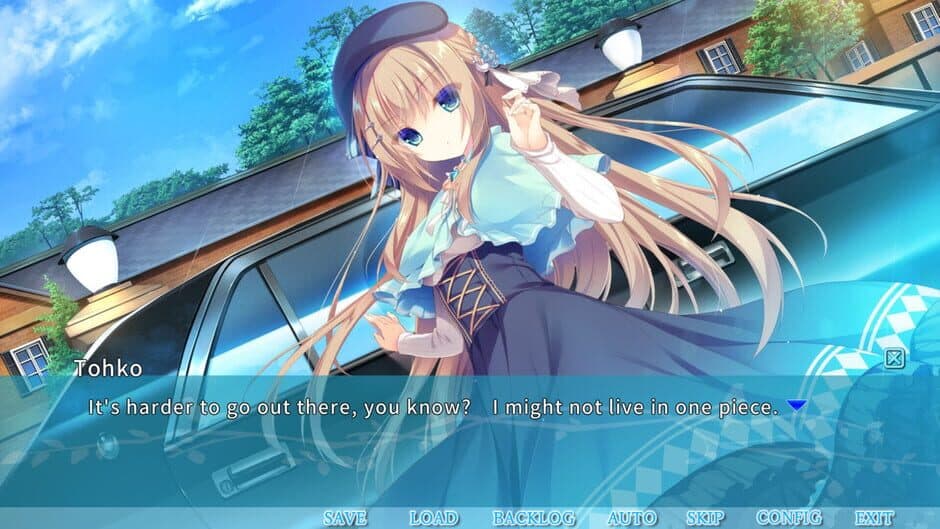Open the CONFIG settings

pos(789,518)
